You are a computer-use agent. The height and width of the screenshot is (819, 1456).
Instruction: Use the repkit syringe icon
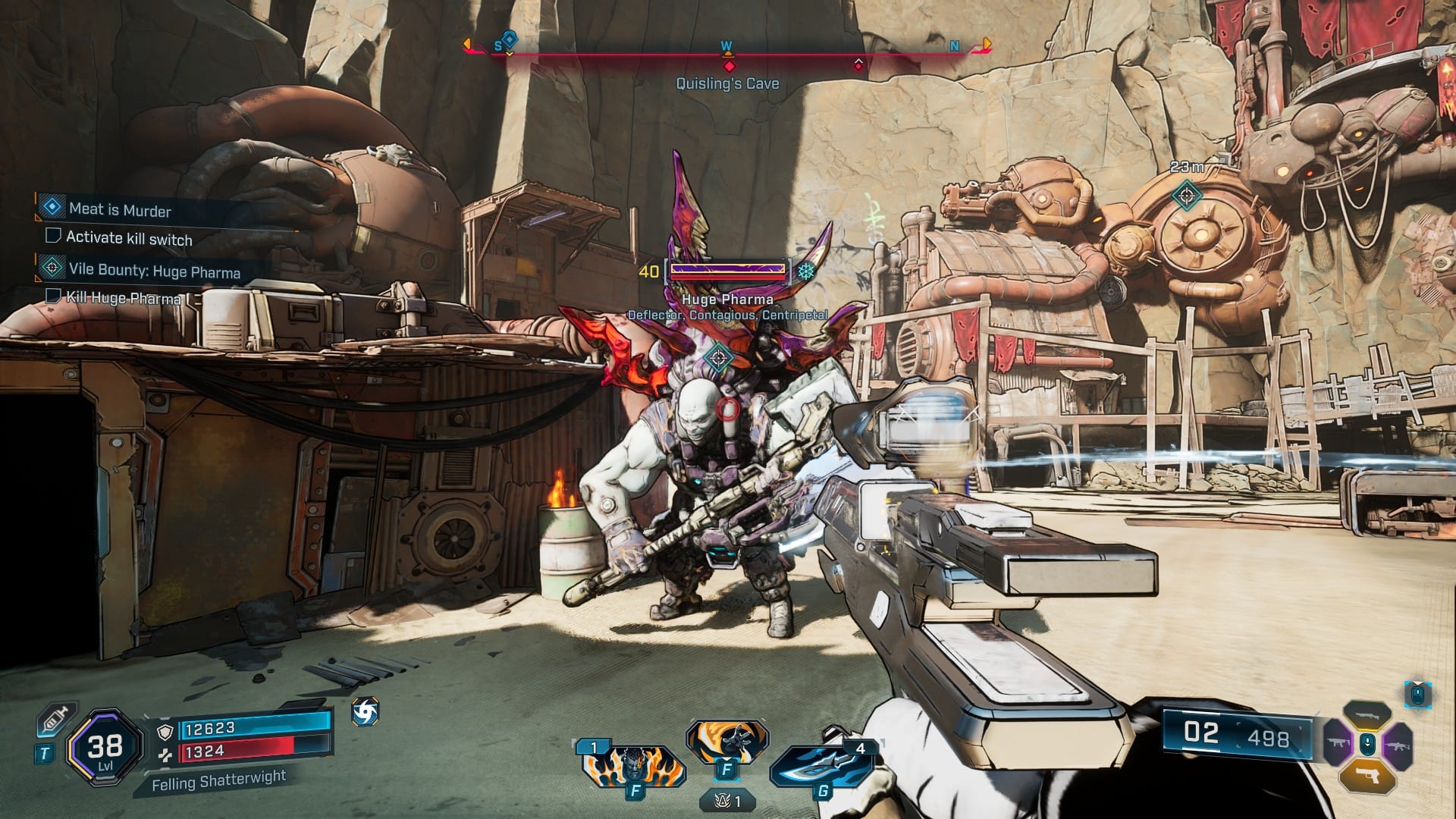pyautogui.click(x=55, y=719)
